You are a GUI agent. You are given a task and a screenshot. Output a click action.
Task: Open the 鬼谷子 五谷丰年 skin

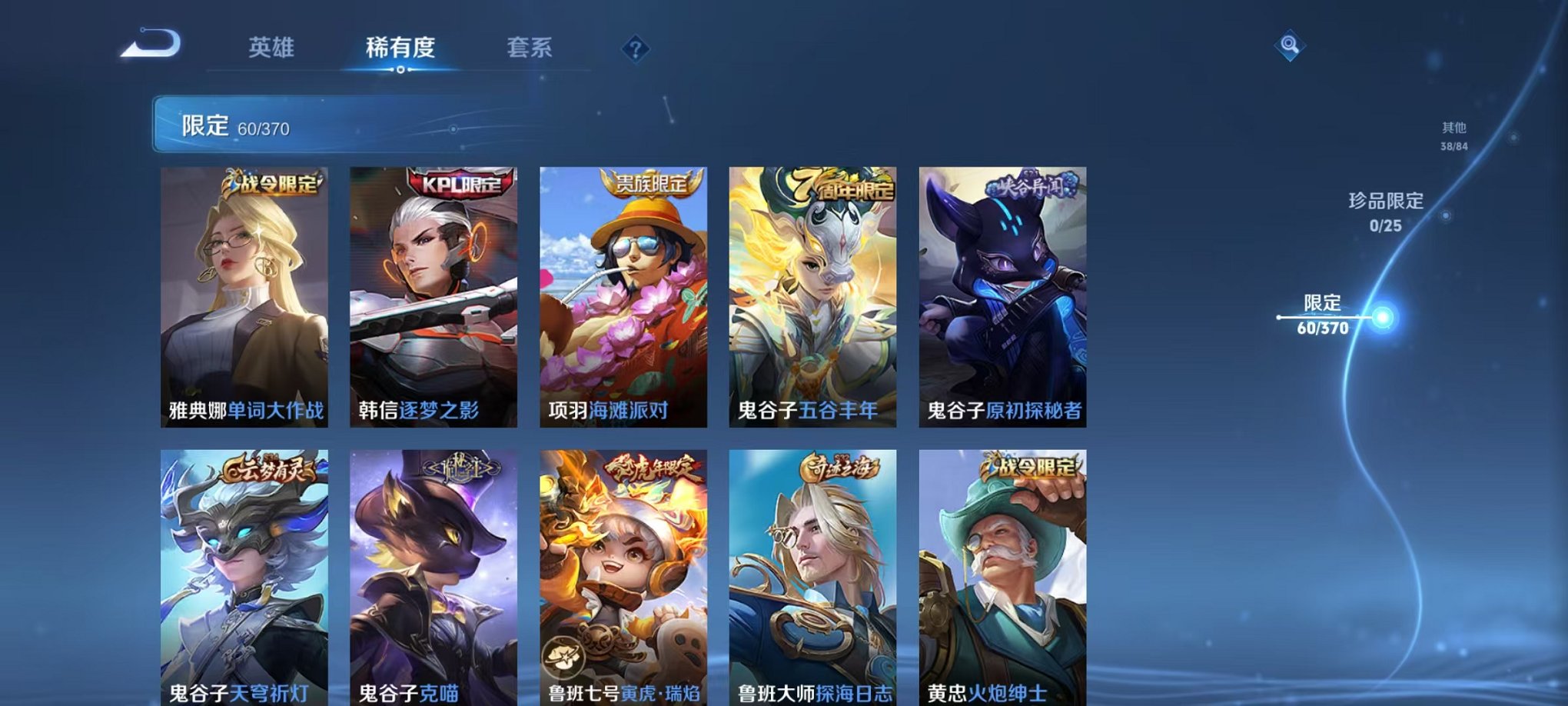click(x=811, y=300)
